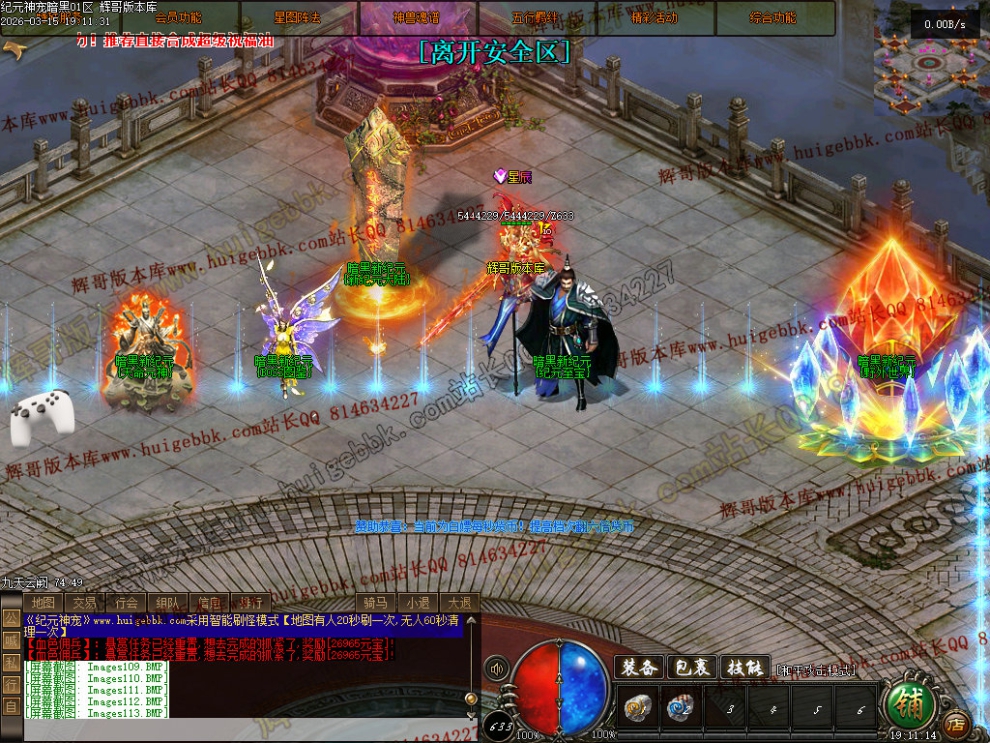This screenshot has height=743, width=990.
Task: Choose 大退 to exit the game
Action: [x=458, y=602]
